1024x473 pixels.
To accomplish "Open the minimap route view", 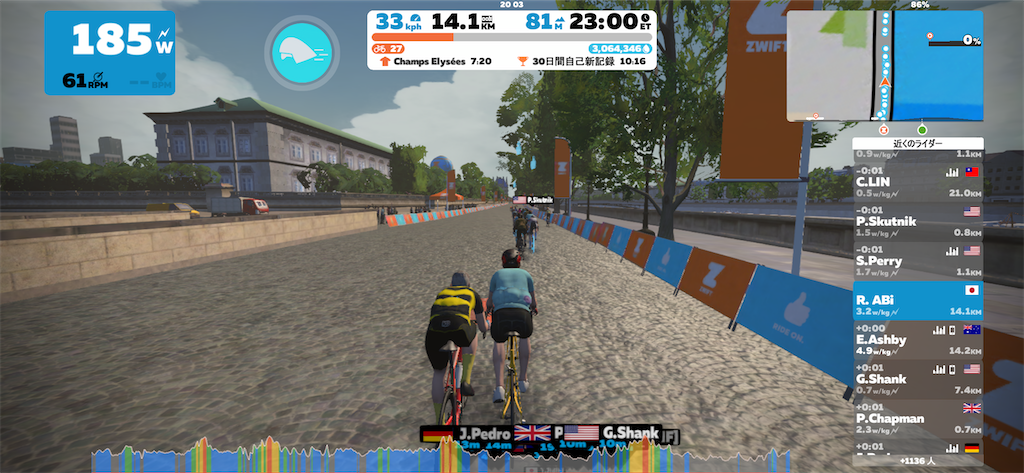I will click(x=884, y=67).
